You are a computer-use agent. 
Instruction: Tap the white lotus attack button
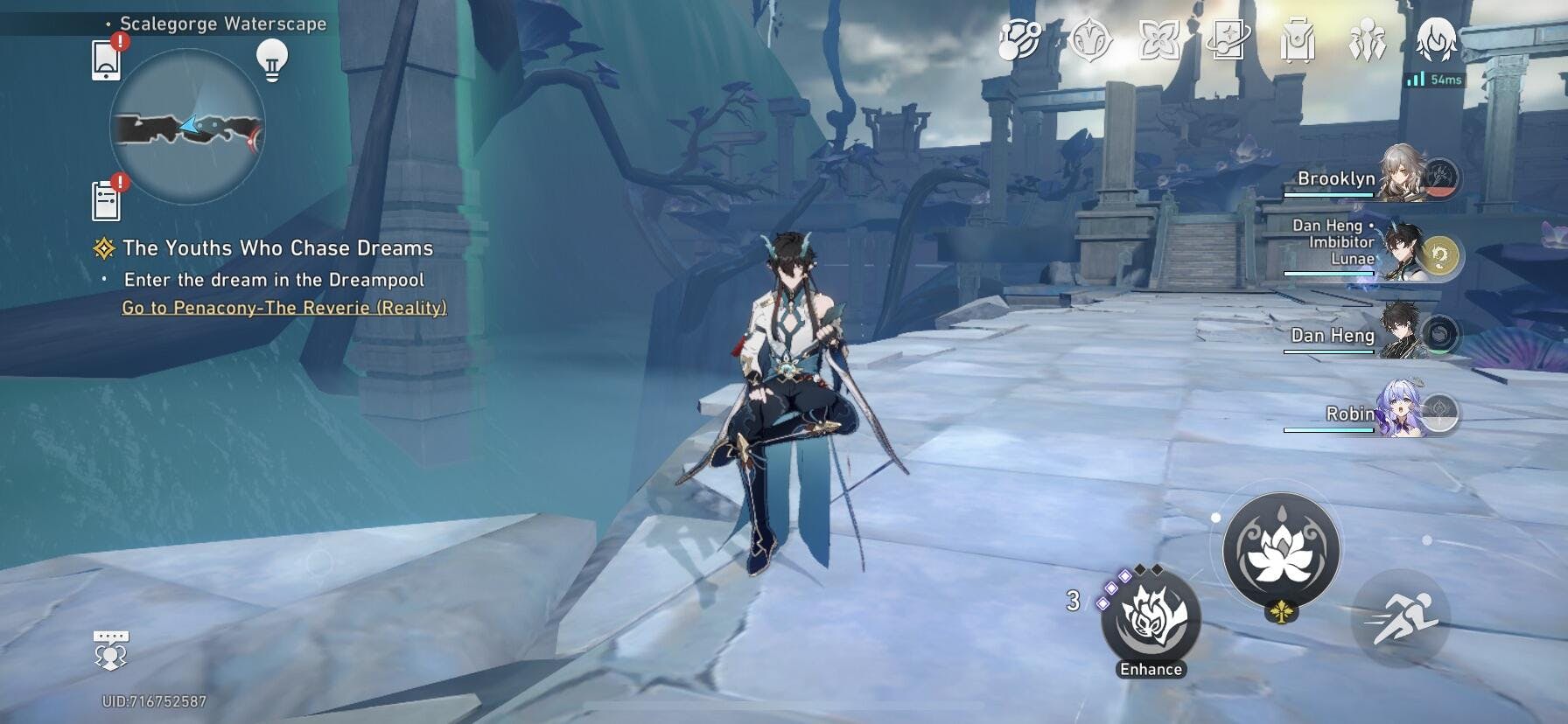[x=1280, y=551]
